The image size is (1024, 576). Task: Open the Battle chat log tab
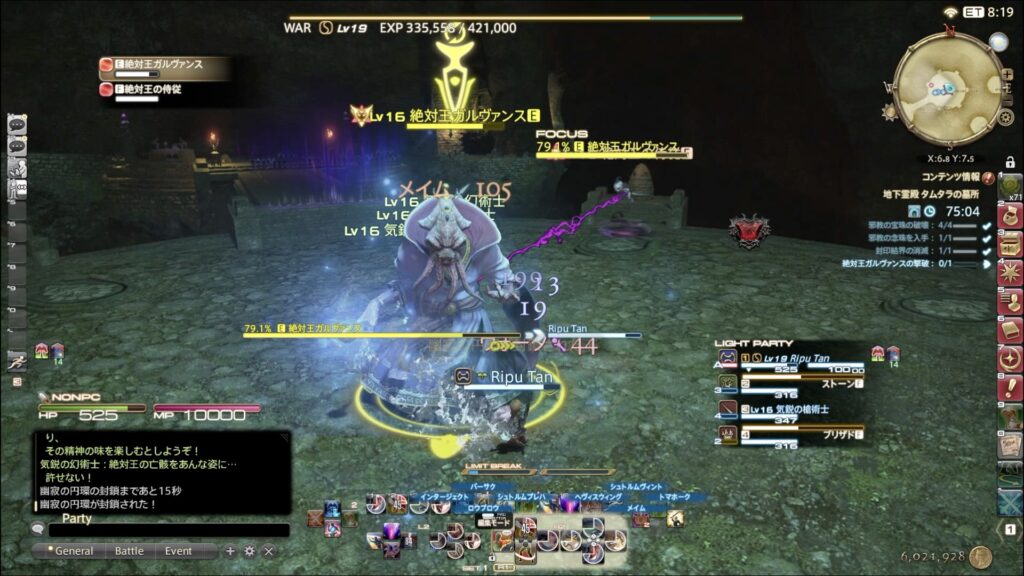[129, 551]
